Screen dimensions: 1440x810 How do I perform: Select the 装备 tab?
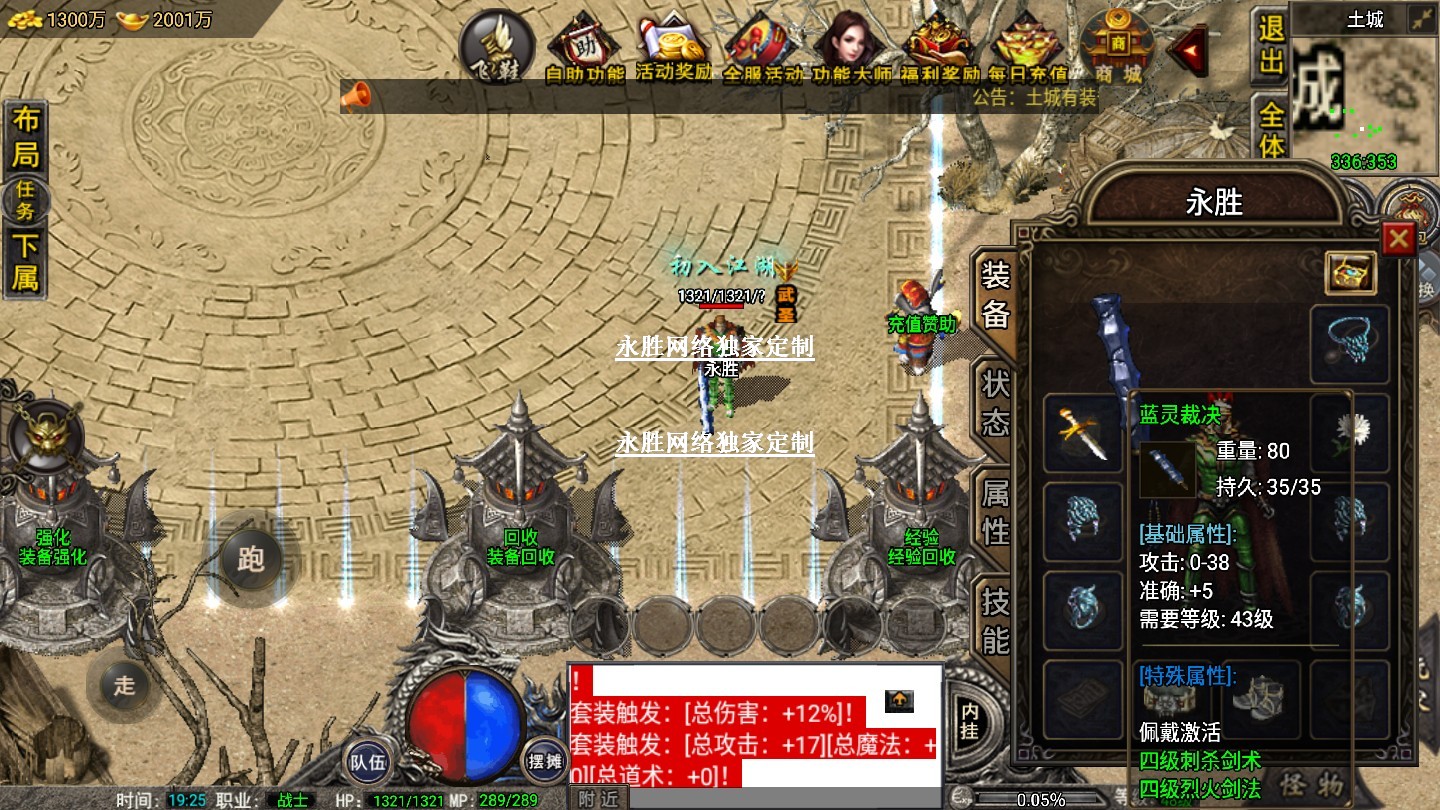pos(995,294)
